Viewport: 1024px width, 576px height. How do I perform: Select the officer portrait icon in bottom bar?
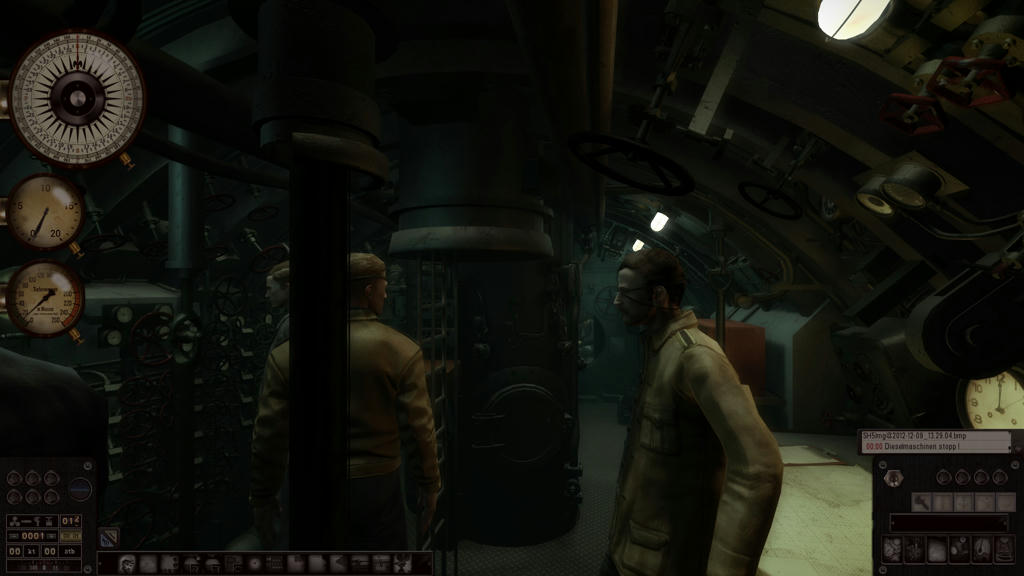click(x=129, y=564)
